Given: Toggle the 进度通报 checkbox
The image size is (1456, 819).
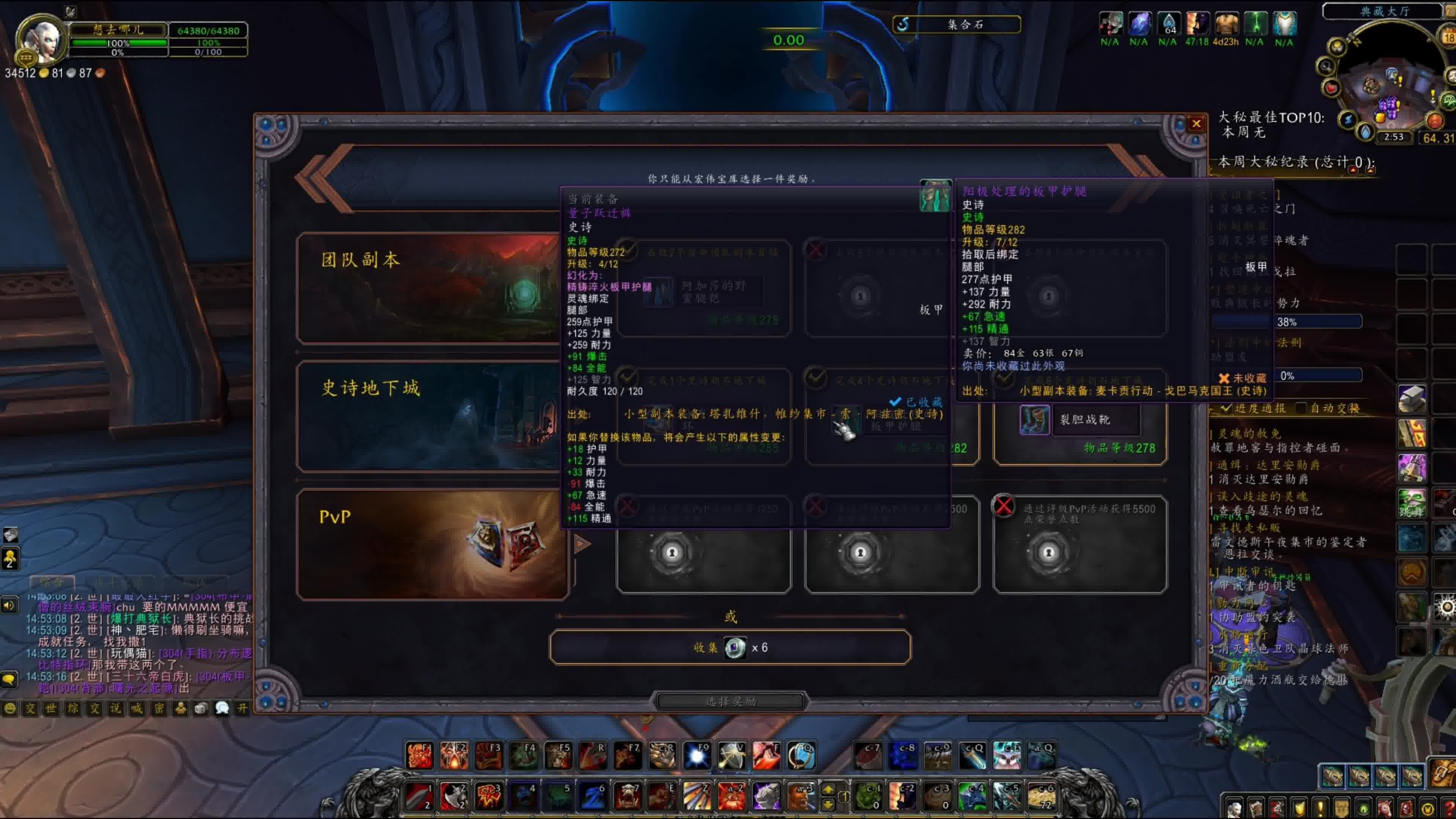Looking at the screenshot, I should (x=1225, y=408).
